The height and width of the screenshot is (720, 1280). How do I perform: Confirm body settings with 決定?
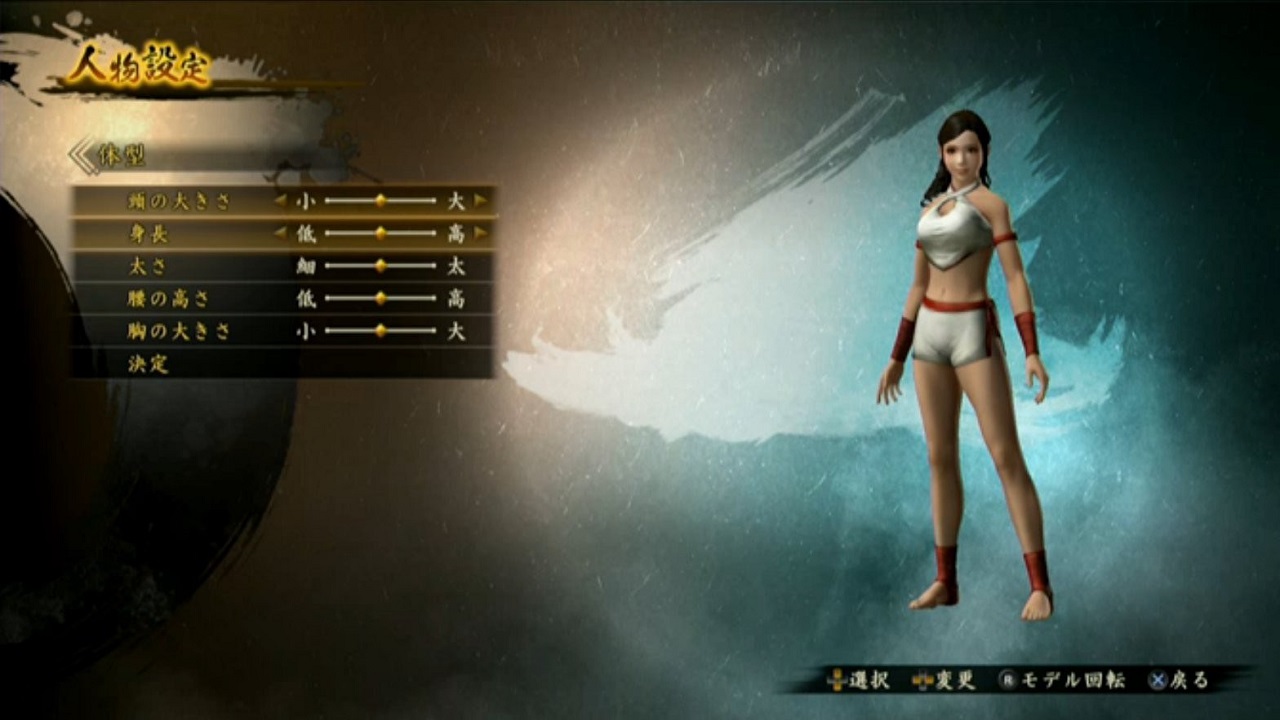[149, 364]
